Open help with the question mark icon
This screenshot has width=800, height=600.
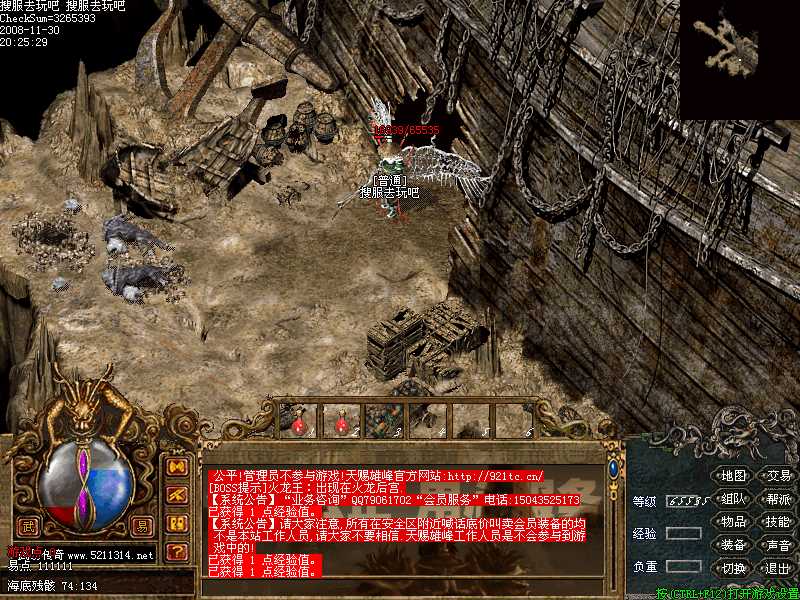(177, 550)
